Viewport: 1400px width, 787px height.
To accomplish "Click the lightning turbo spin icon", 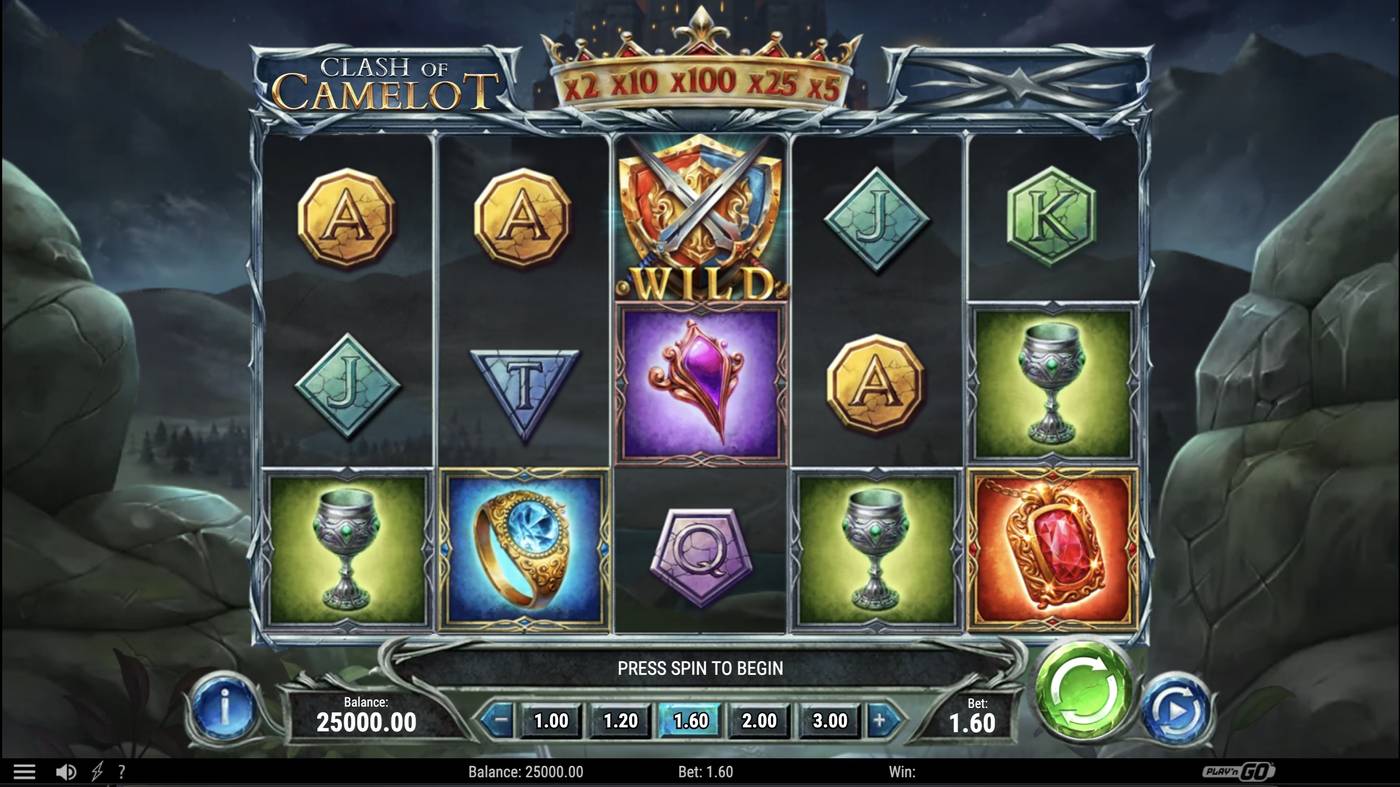I will (94, 770).
